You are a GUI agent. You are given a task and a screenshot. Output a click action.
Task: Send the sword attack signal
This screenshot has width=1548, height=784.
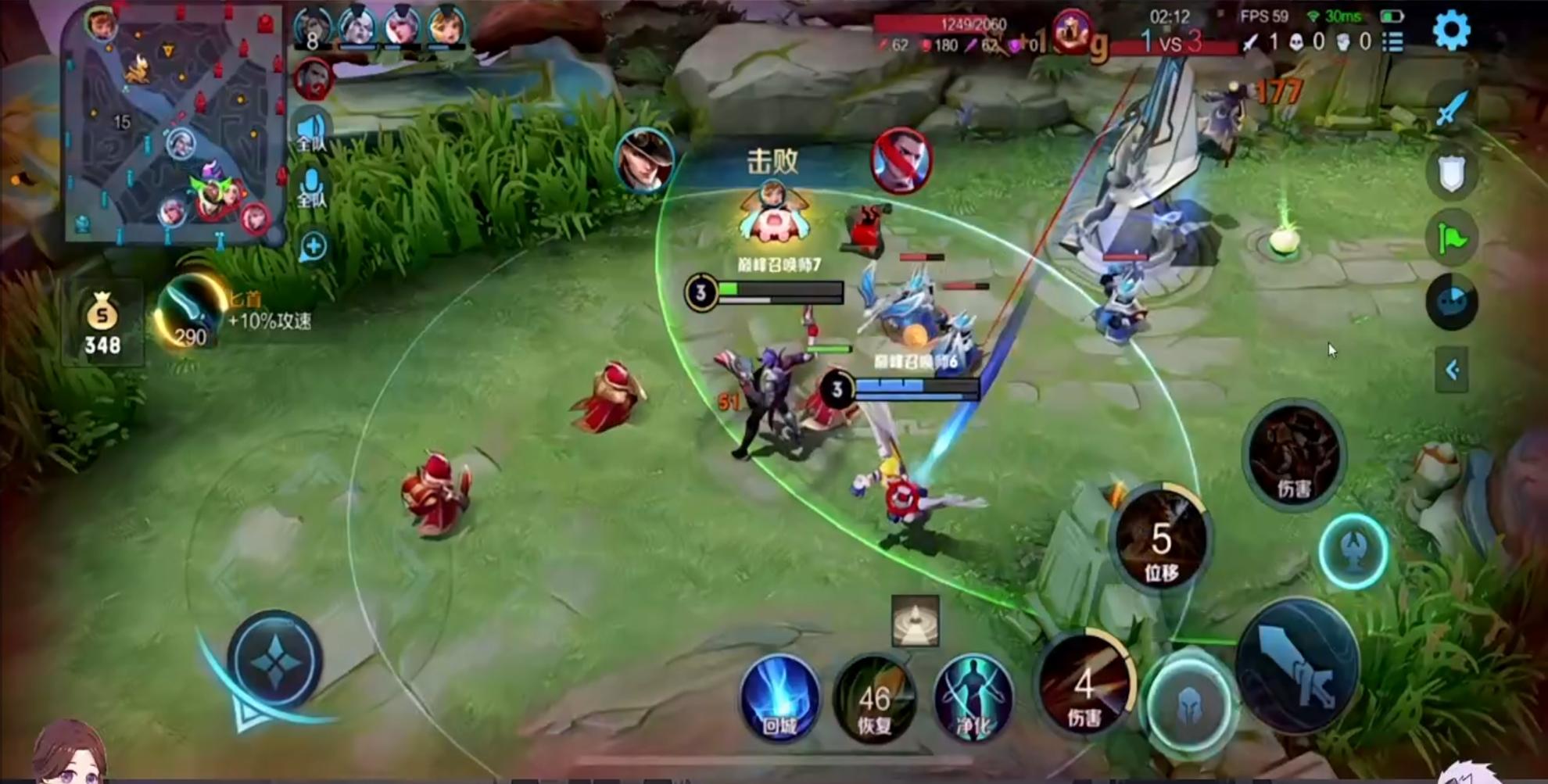(x=1451, y=107)
